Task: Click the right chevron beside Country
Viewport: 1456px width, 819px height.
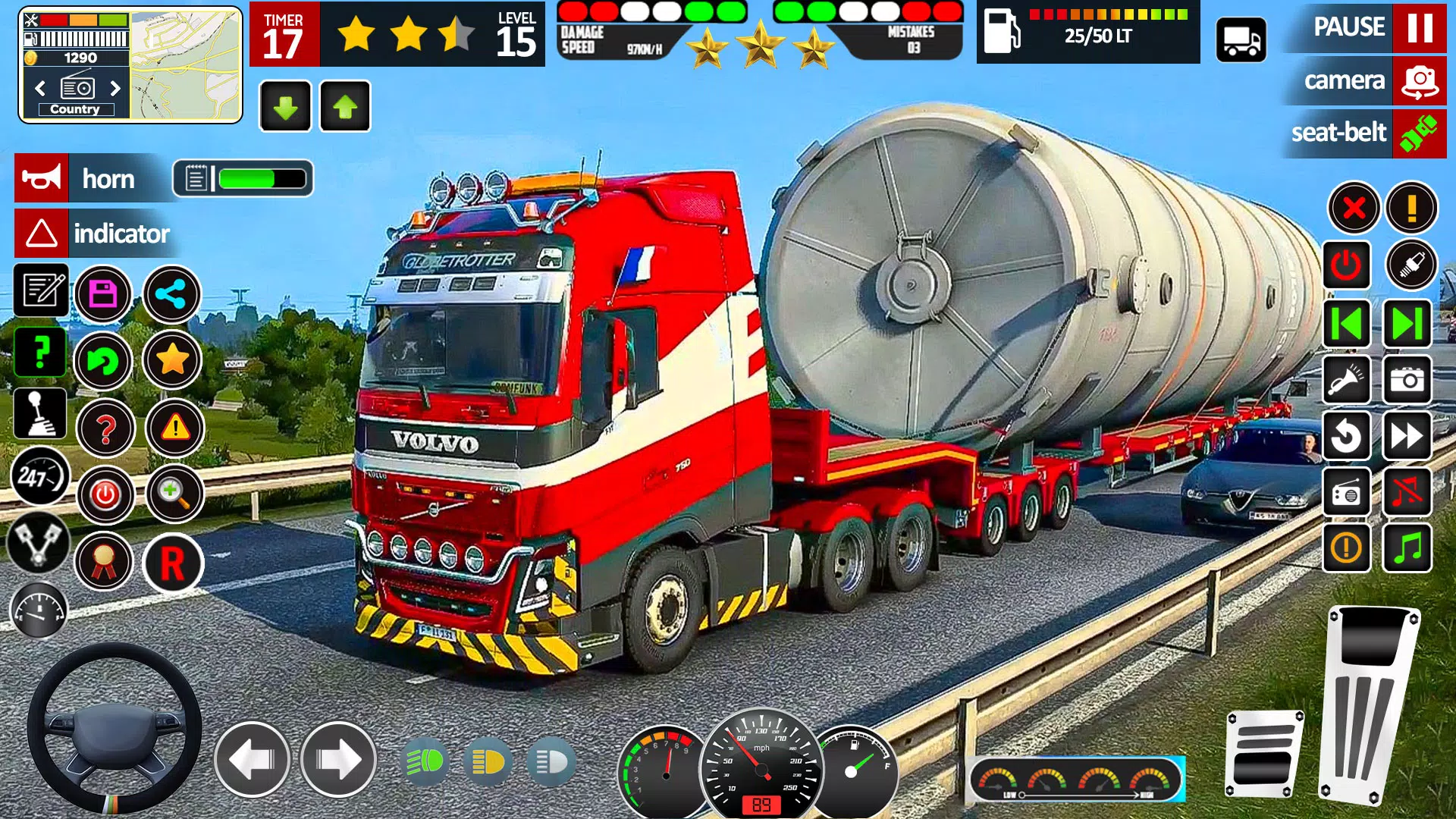Action: click(x=115, y=87)
